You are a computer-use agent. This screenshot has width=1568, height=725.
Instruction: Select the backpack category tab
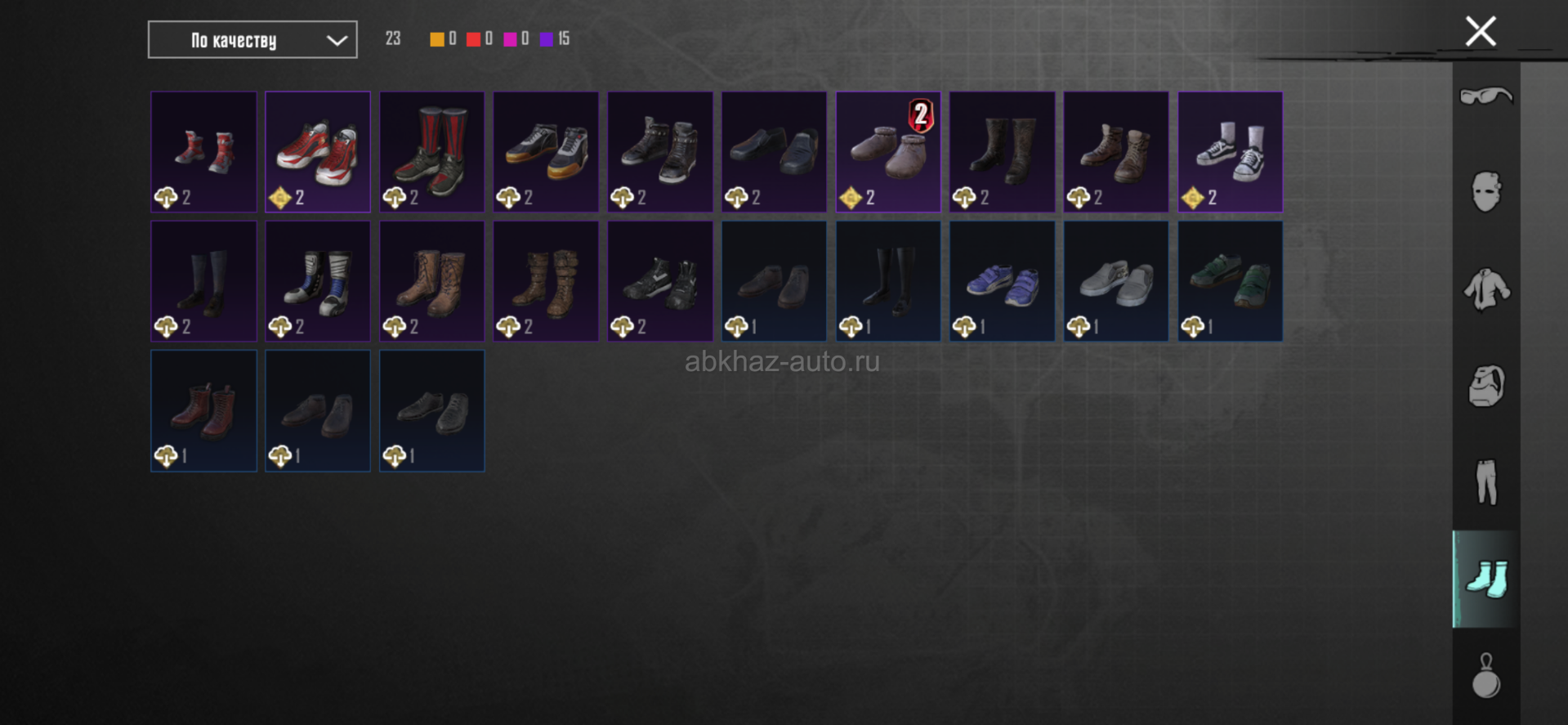pos(1485,386)
